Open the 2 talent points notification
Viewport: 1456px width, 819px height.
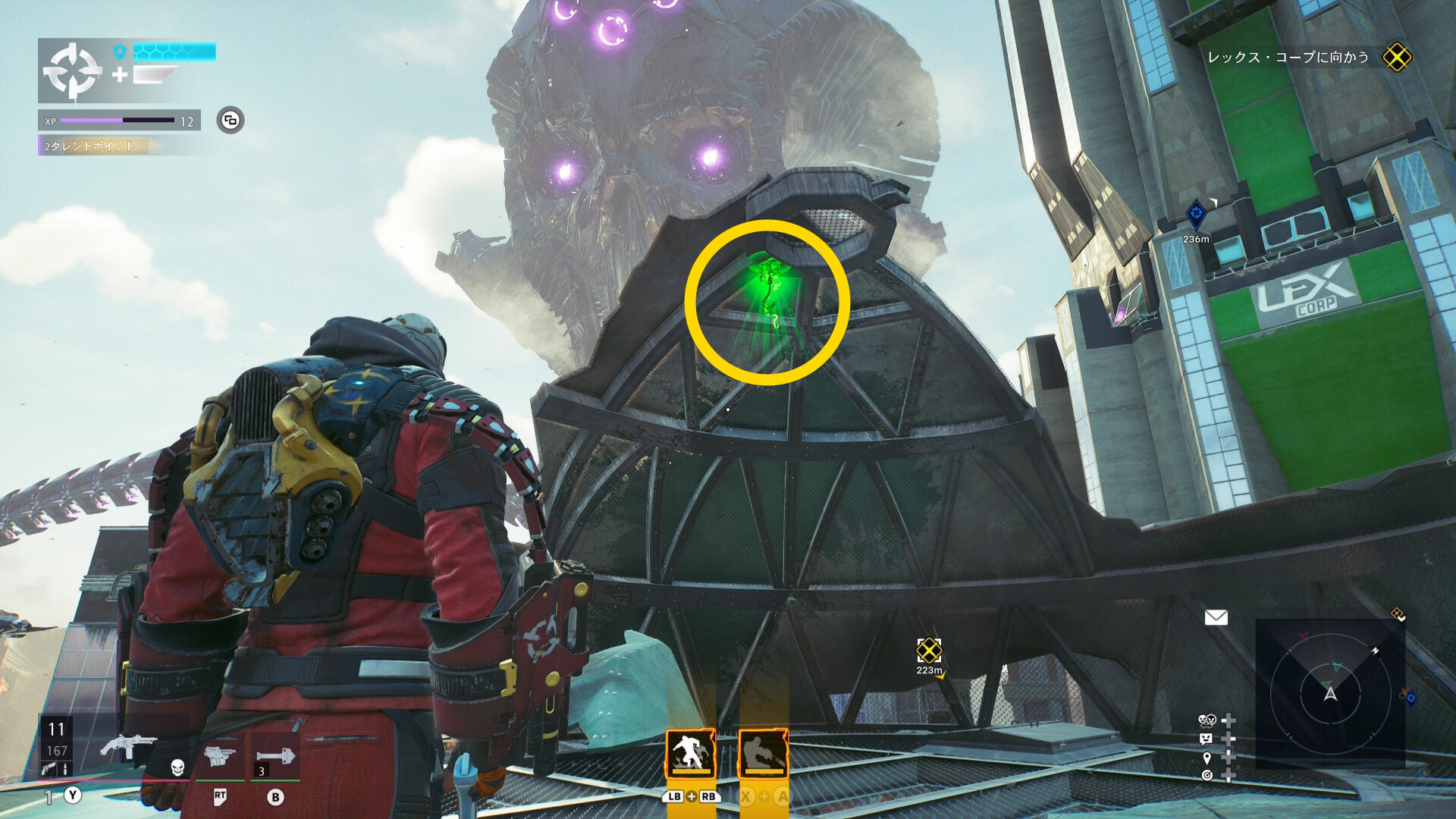(91, 146)
